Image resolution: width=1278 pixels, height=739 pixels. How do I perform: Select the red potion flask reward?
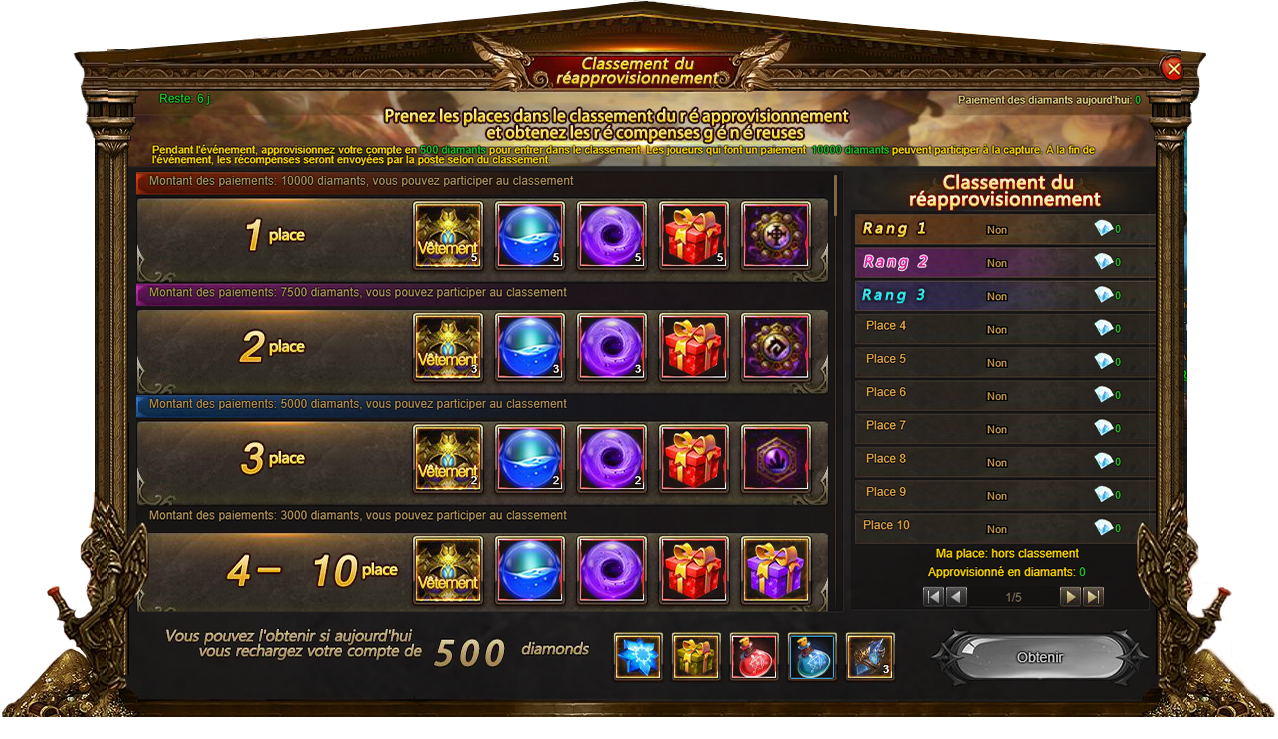(x=754, y=656)
